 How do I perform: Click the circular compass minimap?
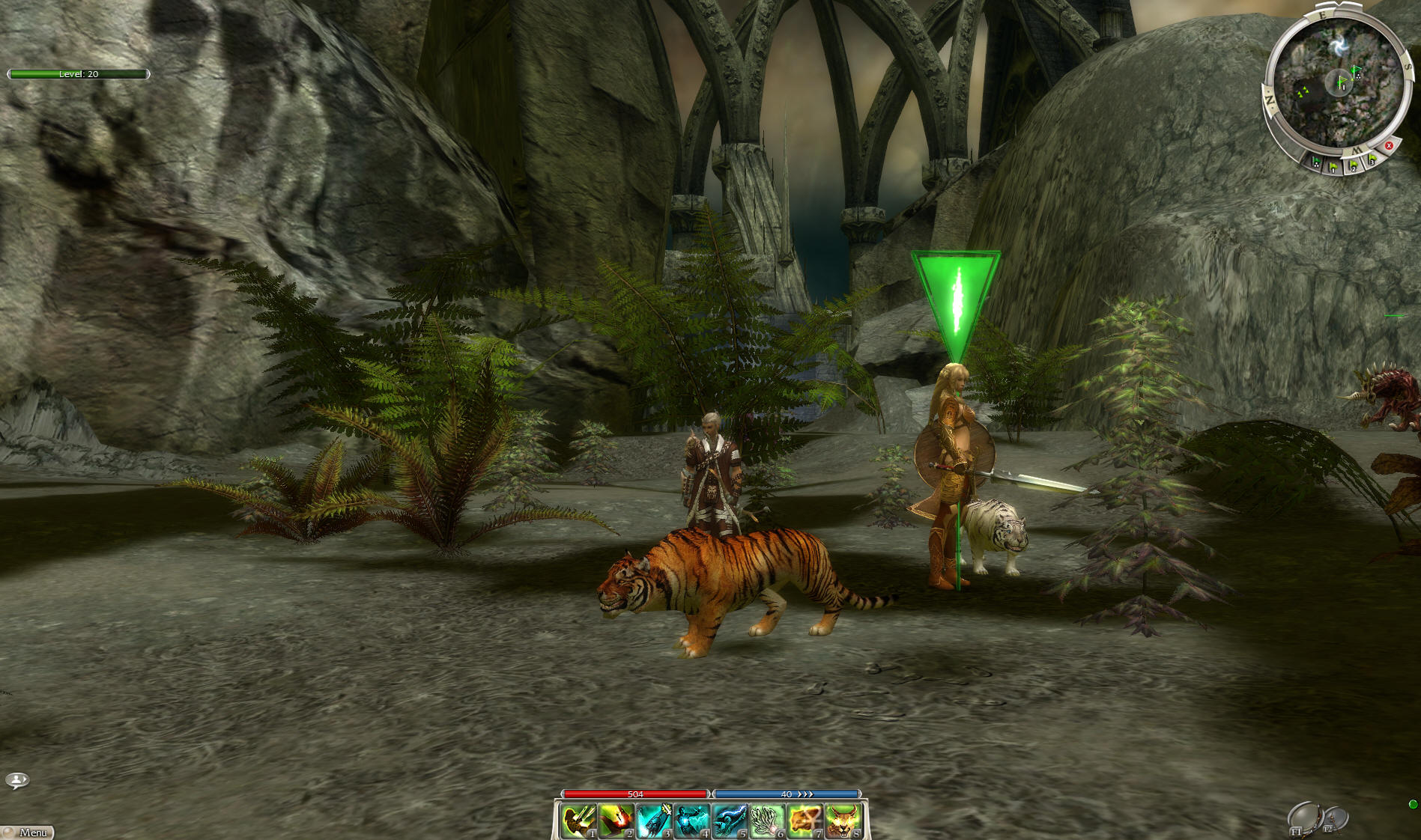click(1336, 81)
